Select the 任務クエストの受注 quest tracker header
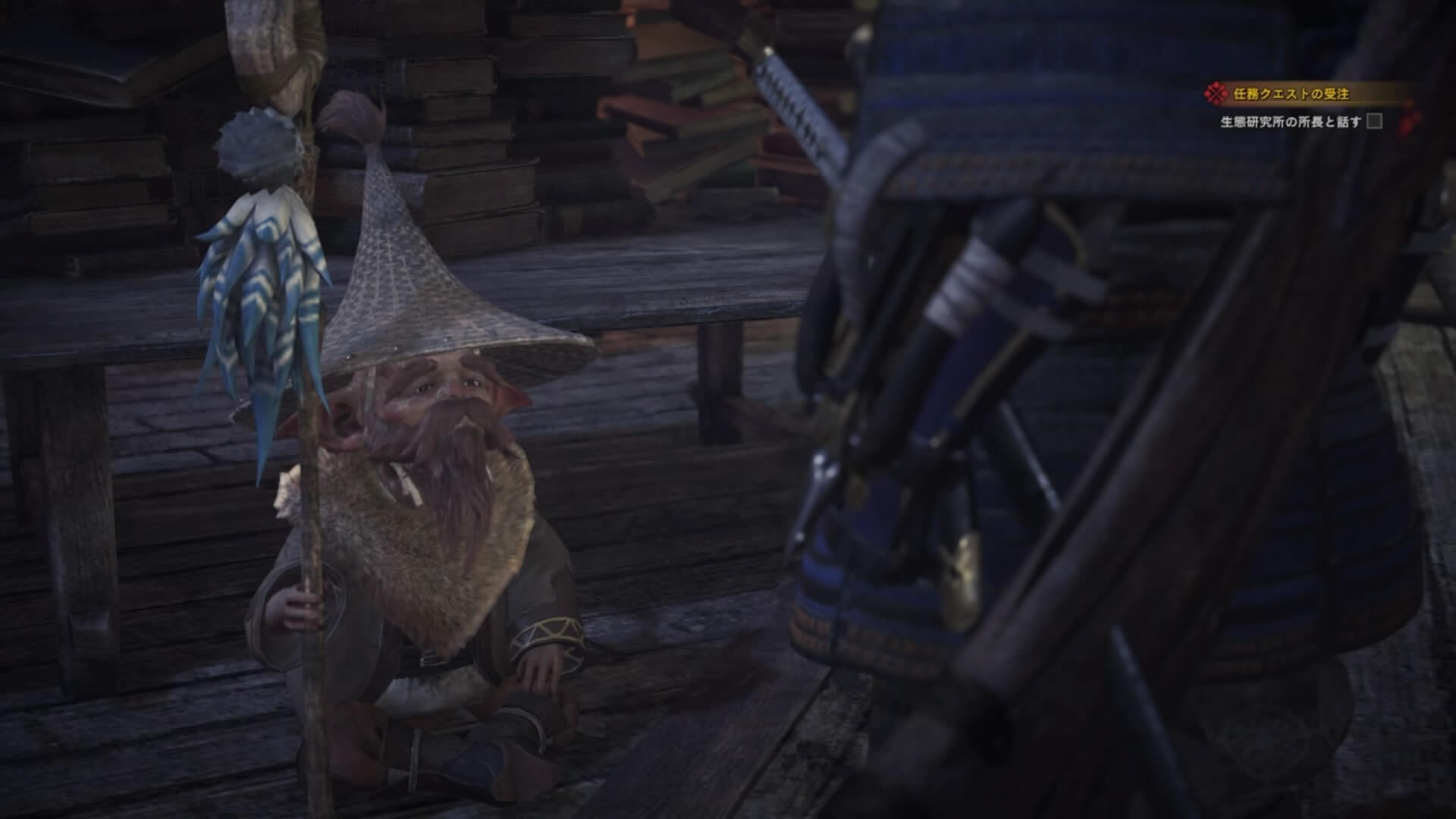The height and width of the screenshot is (819, 1456). (x=1279, y=94)
